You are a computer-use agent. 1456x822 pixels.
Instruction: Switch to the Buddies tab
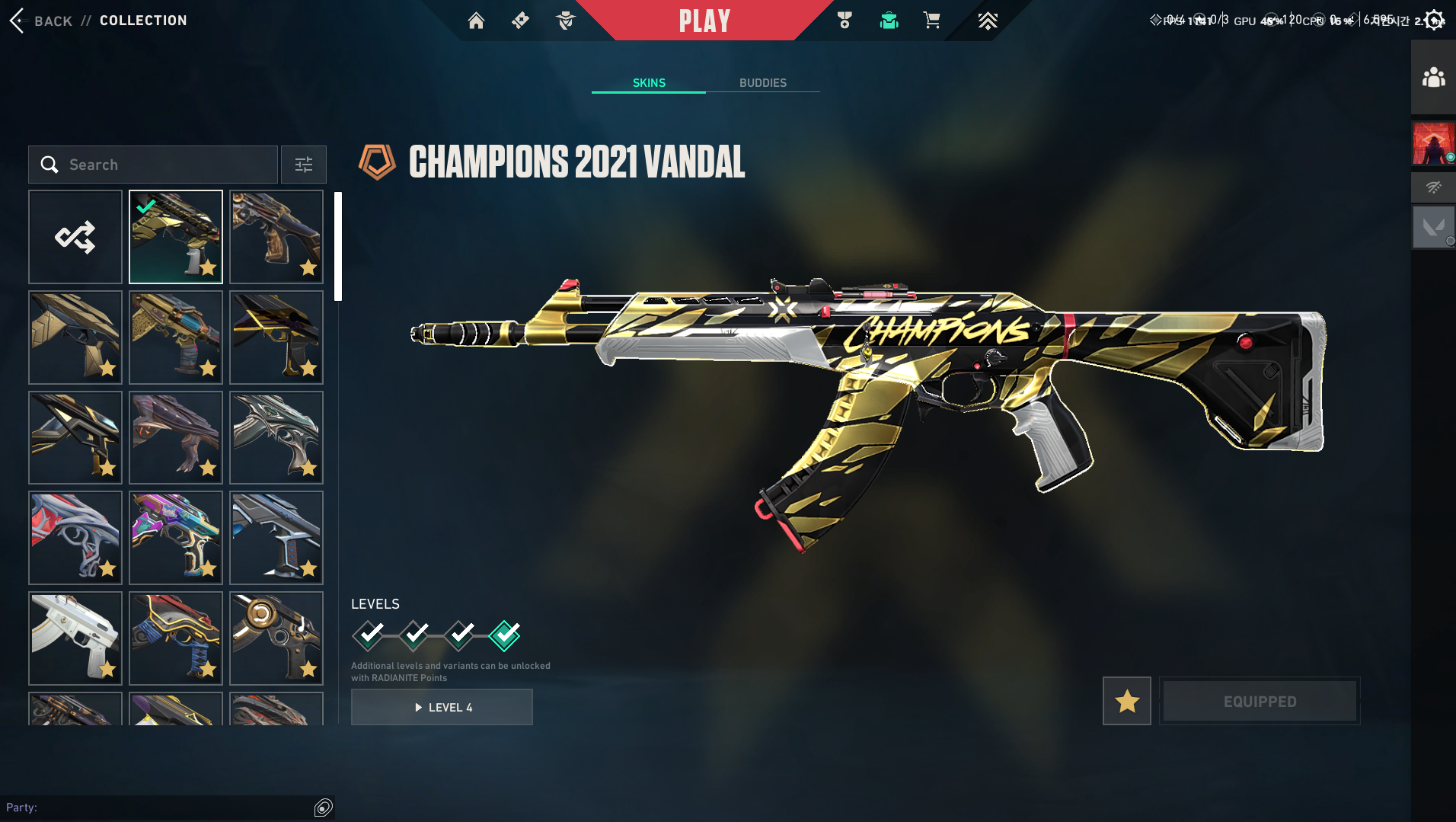[762, 83]
